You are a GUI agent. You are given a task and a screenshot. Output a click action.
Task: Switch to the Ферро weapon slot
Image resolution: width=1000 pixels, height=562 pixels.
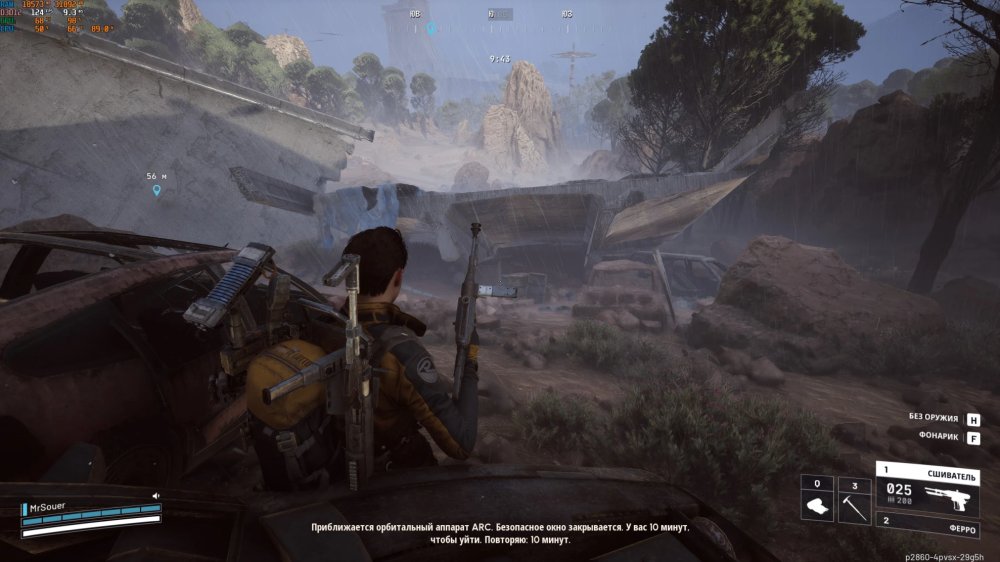(927, 520)
